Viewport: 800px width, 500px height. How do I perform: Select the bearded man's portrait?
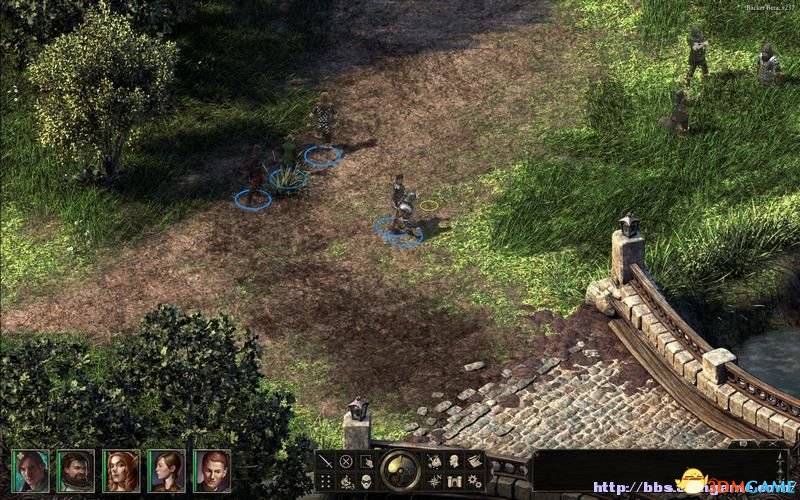75,470
